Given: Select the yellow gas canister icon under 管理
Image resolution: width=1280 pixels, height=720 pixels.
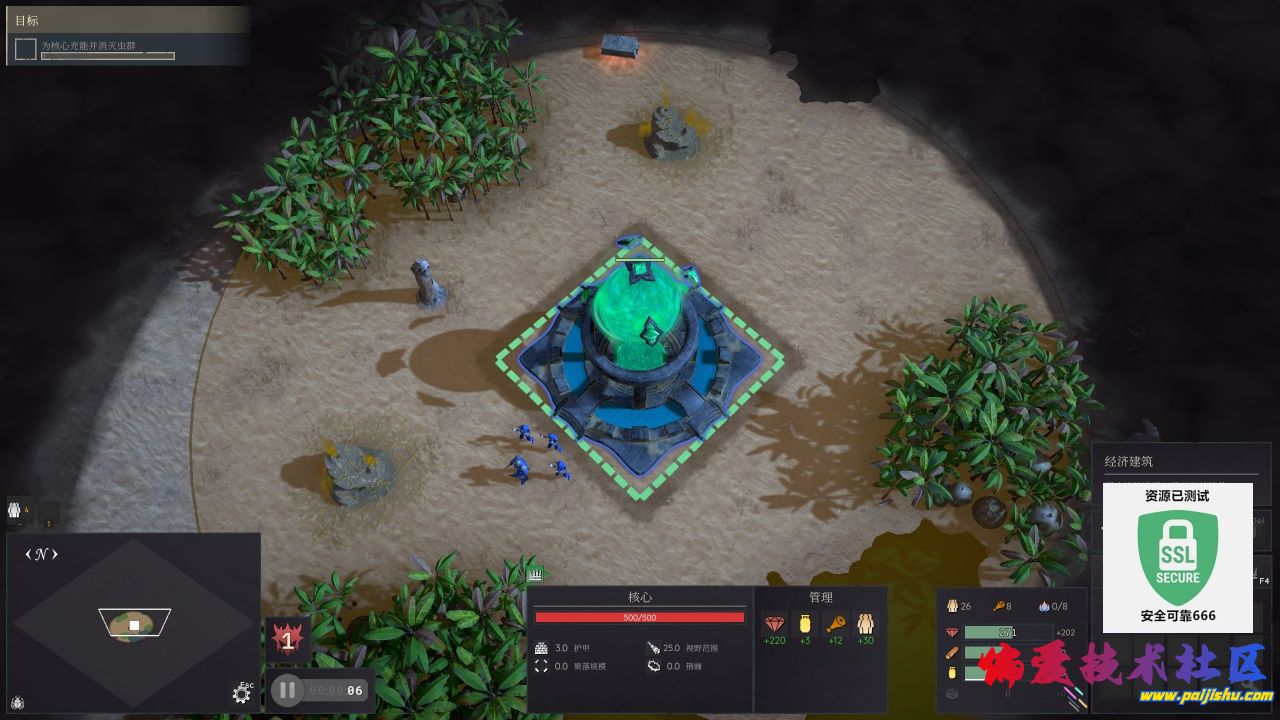Looking at the screenshot, I should click(x=805, y=624).
